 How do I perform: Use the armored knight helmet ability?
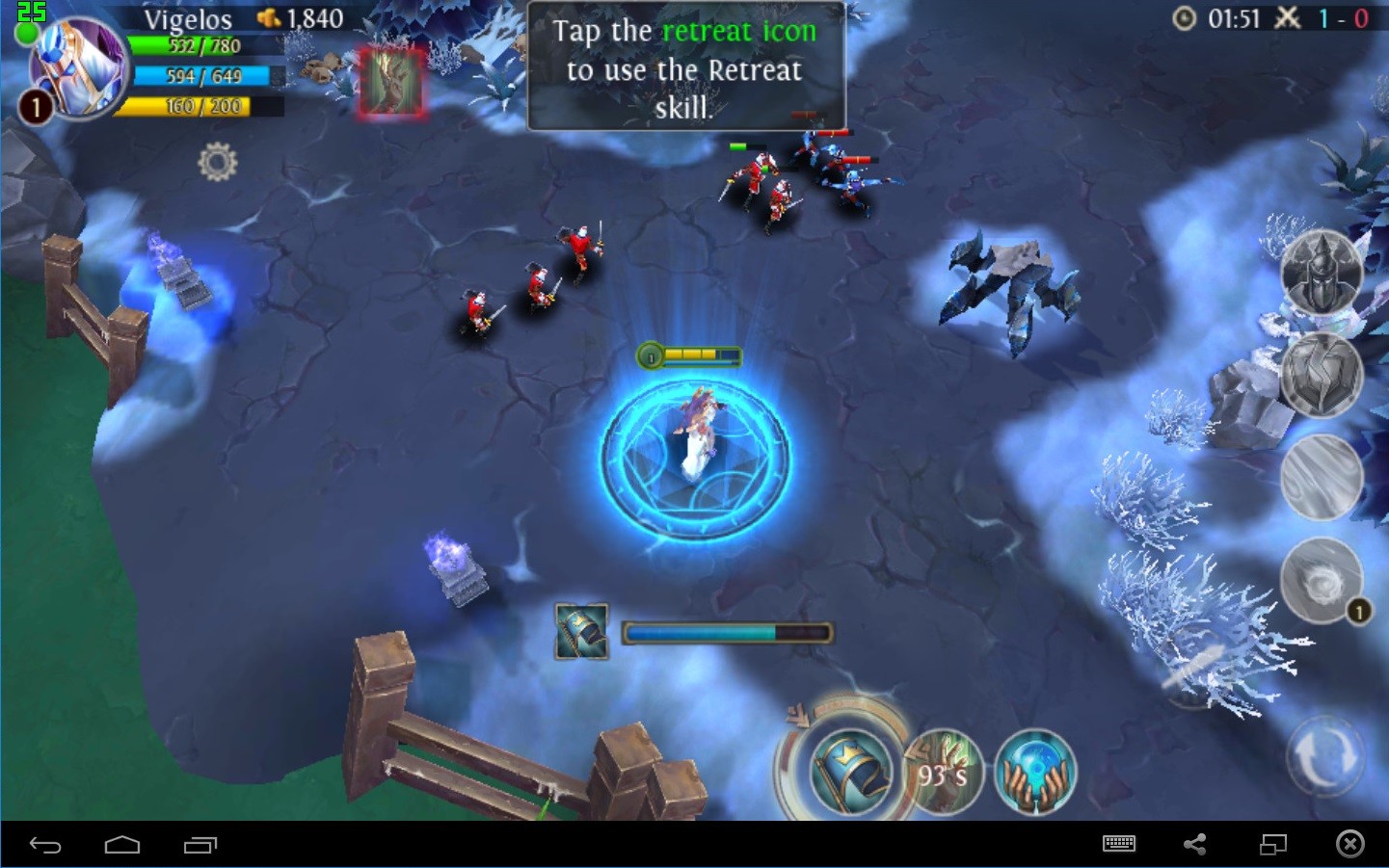tap(1321, 272)
